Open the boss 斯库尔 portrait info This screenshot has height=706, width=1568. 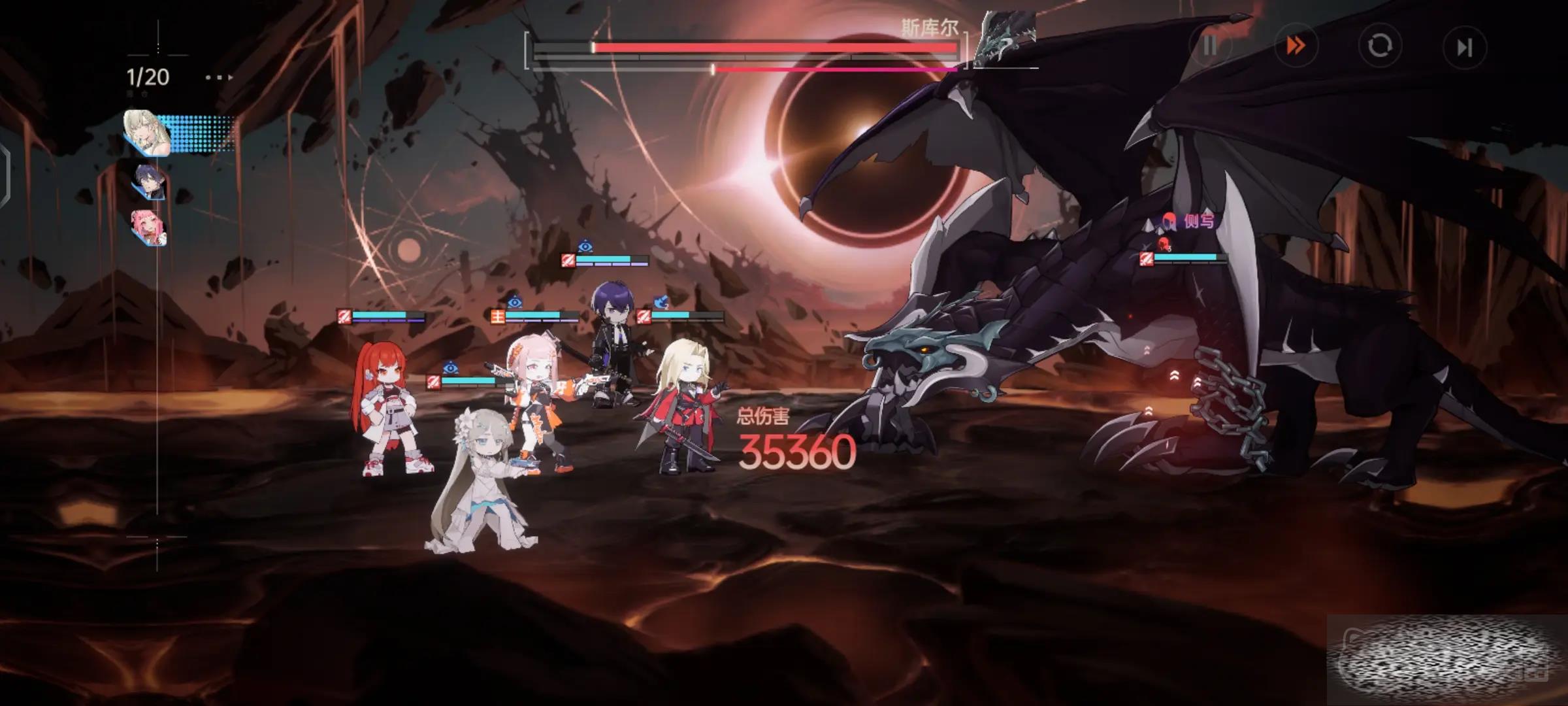(1004, 41)
